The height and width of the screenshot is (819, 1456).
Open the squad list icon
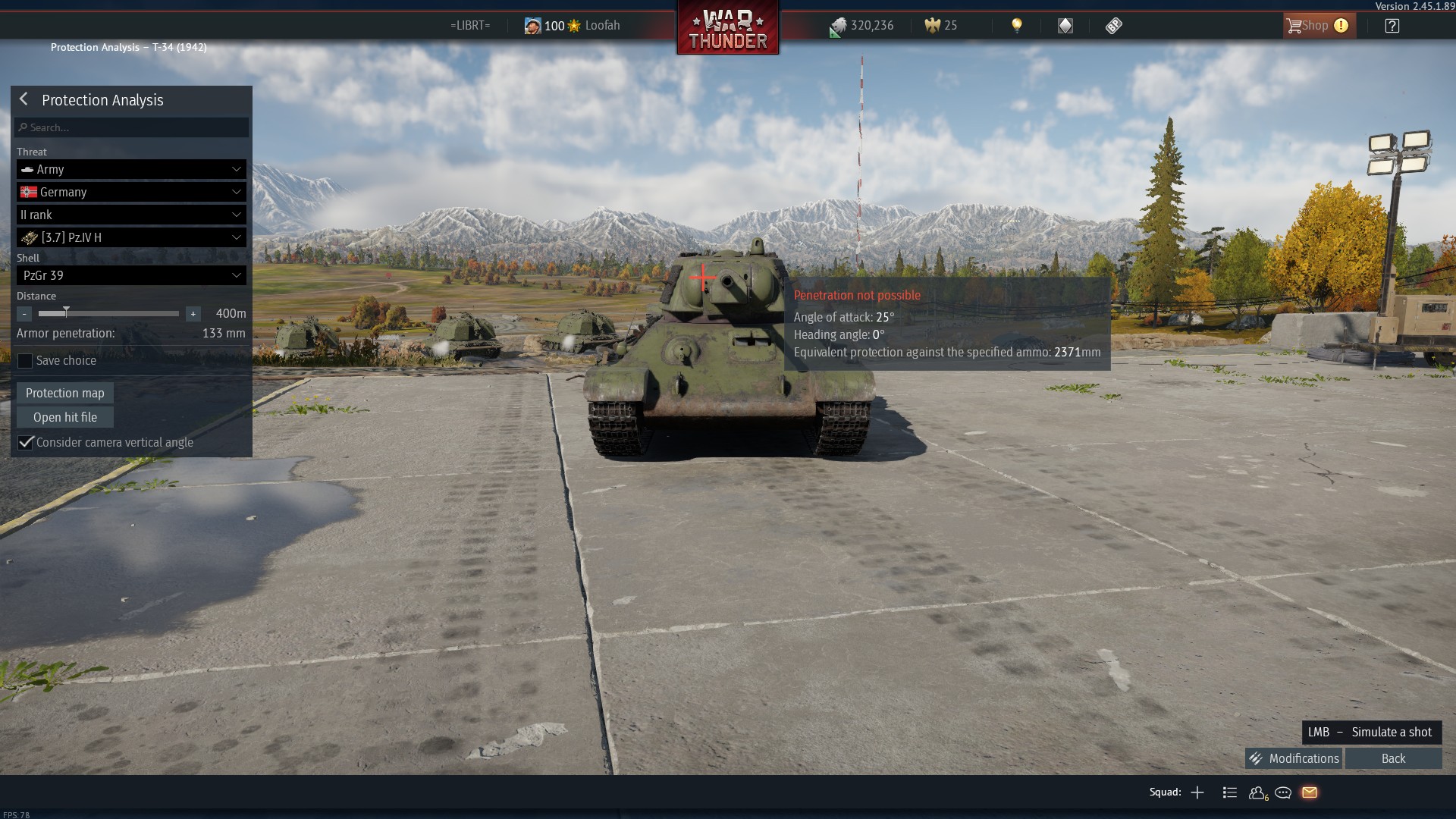click(1229, 792)
